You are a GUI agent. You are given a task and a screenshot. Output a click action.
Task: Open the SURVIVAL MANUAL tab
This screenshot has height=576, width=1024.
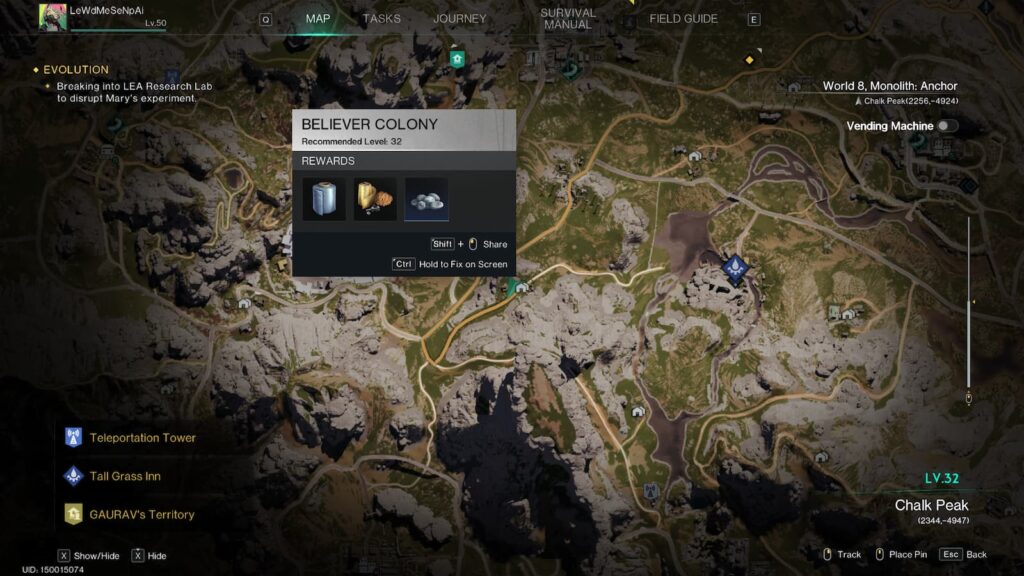[x=567, y=19]
